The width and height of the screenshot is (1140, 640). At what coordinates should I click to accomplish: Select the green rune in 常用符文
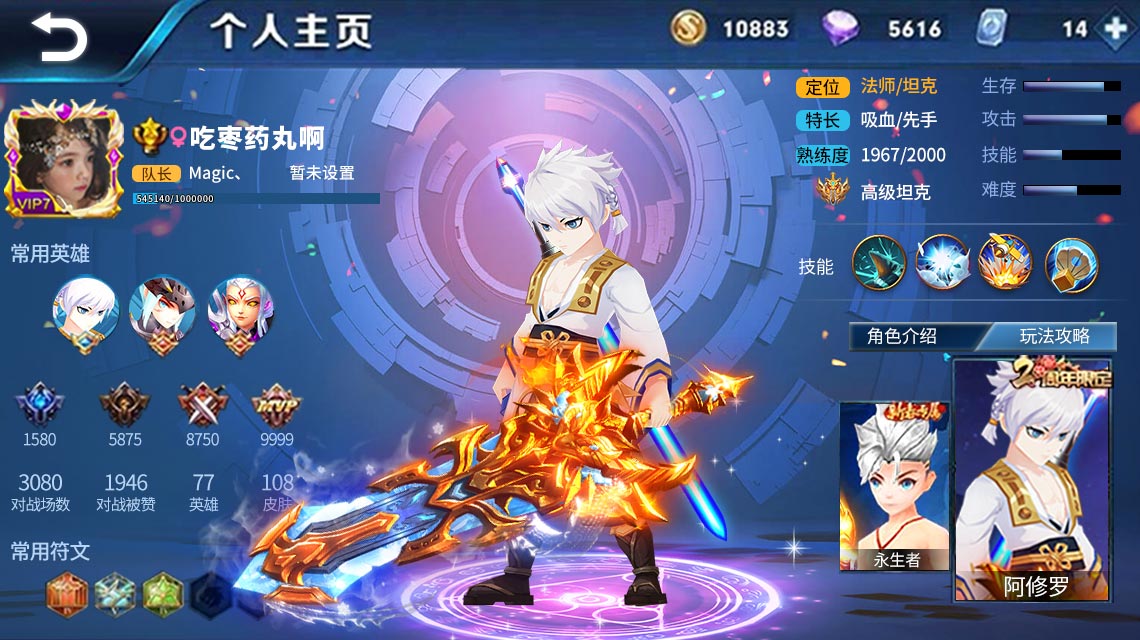[162, 593]
